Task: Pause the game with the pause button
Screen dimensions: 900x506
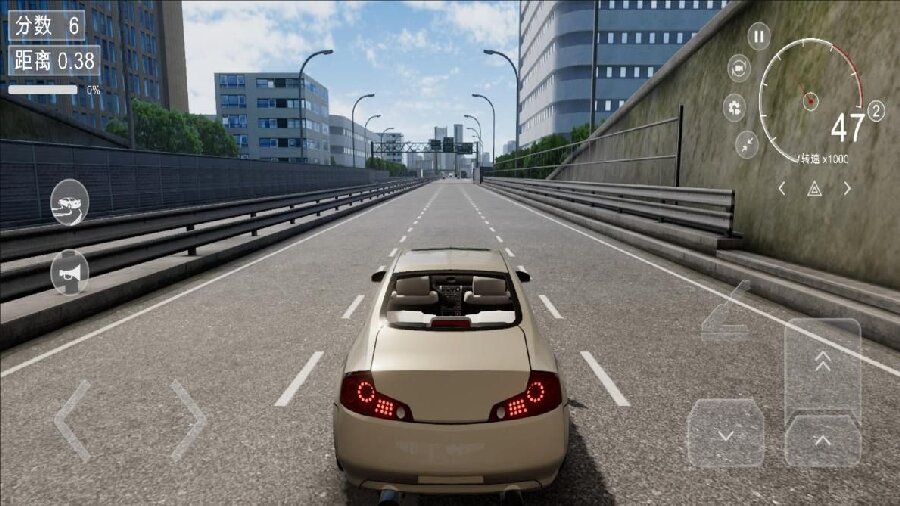Action: pyautogui.click(x=759, y=37)
